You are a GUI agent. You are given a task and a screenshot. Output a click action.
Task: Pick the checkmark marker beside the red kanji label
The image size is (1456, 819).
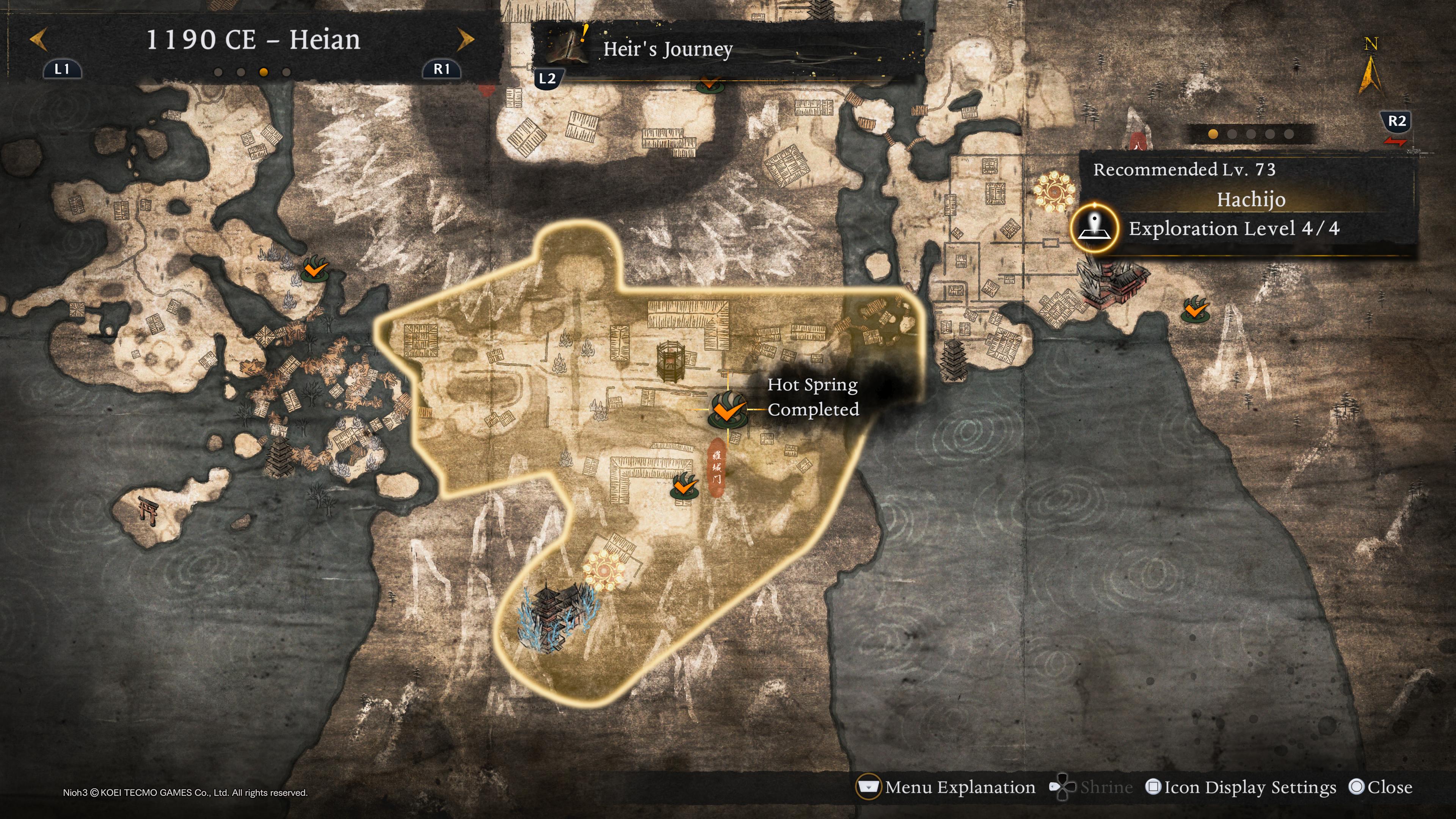pyautogui.click(x=683, y=486)
